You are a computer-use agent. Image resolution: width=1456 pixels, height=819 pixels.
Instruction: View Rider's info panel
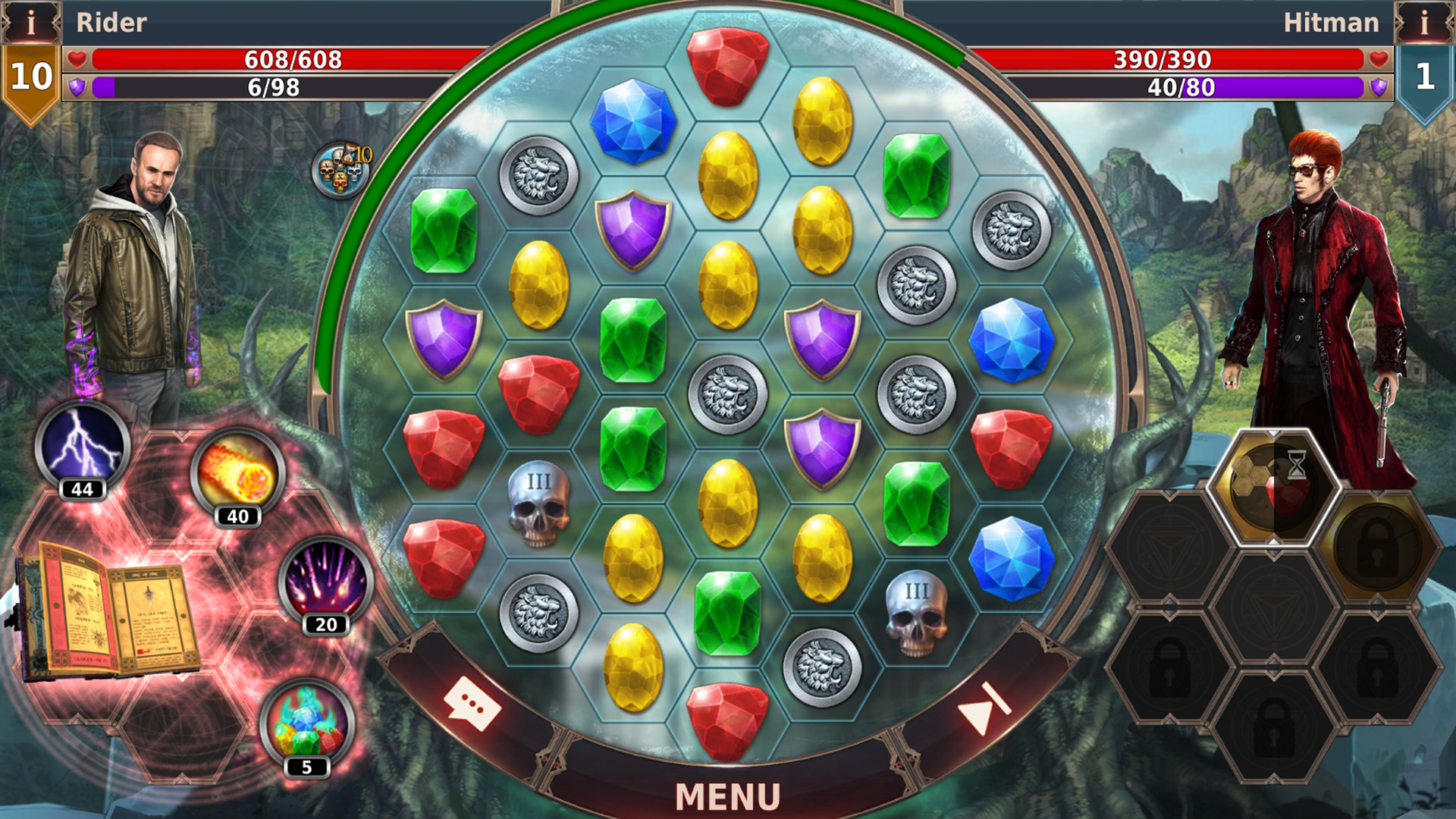coord(31,22)
